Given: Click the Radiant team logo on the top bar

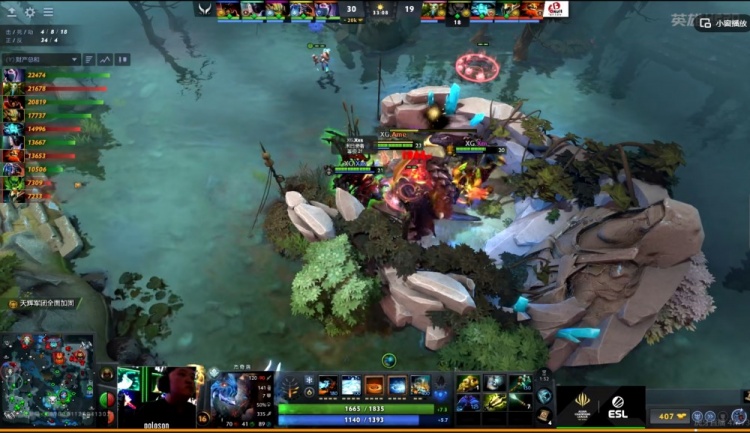Looking at the screenshot, I should pos(204,9).
